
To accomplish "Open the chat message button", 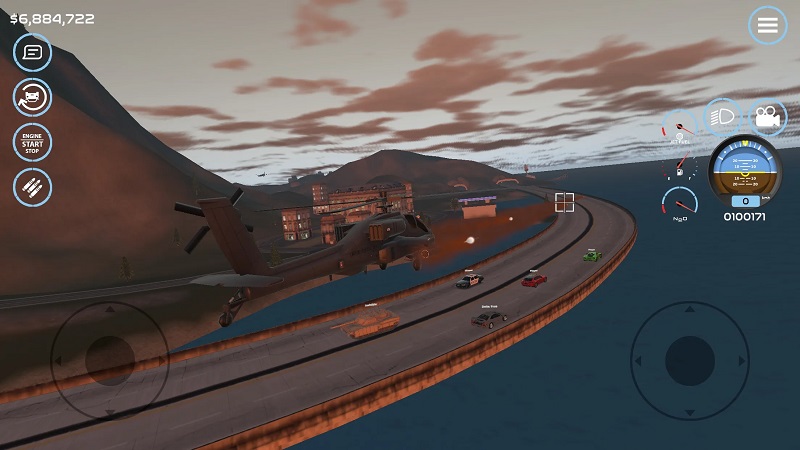I will tap(33, 52).
